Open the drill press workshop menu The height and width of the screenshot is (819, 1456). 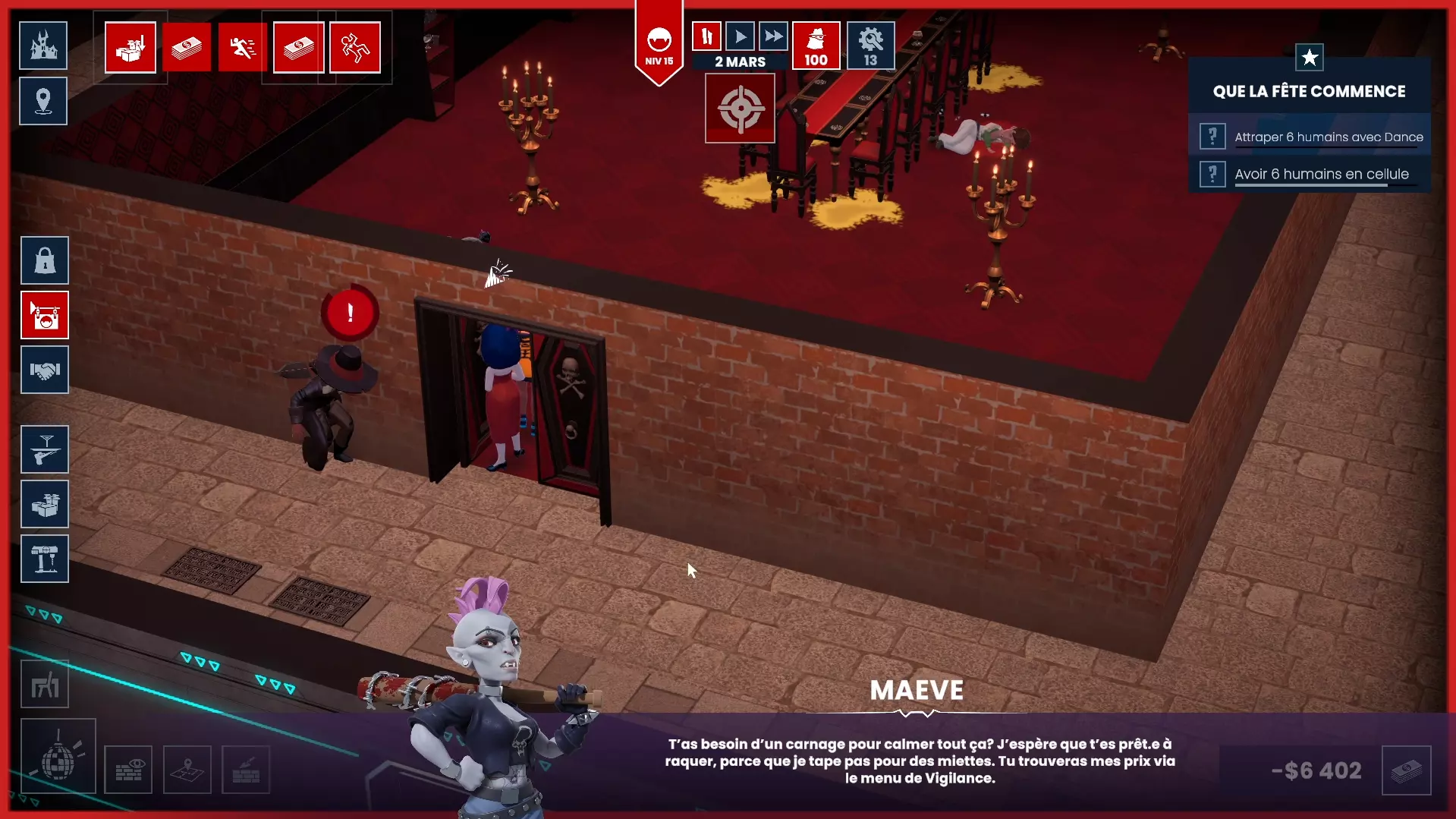click(45, 559)
